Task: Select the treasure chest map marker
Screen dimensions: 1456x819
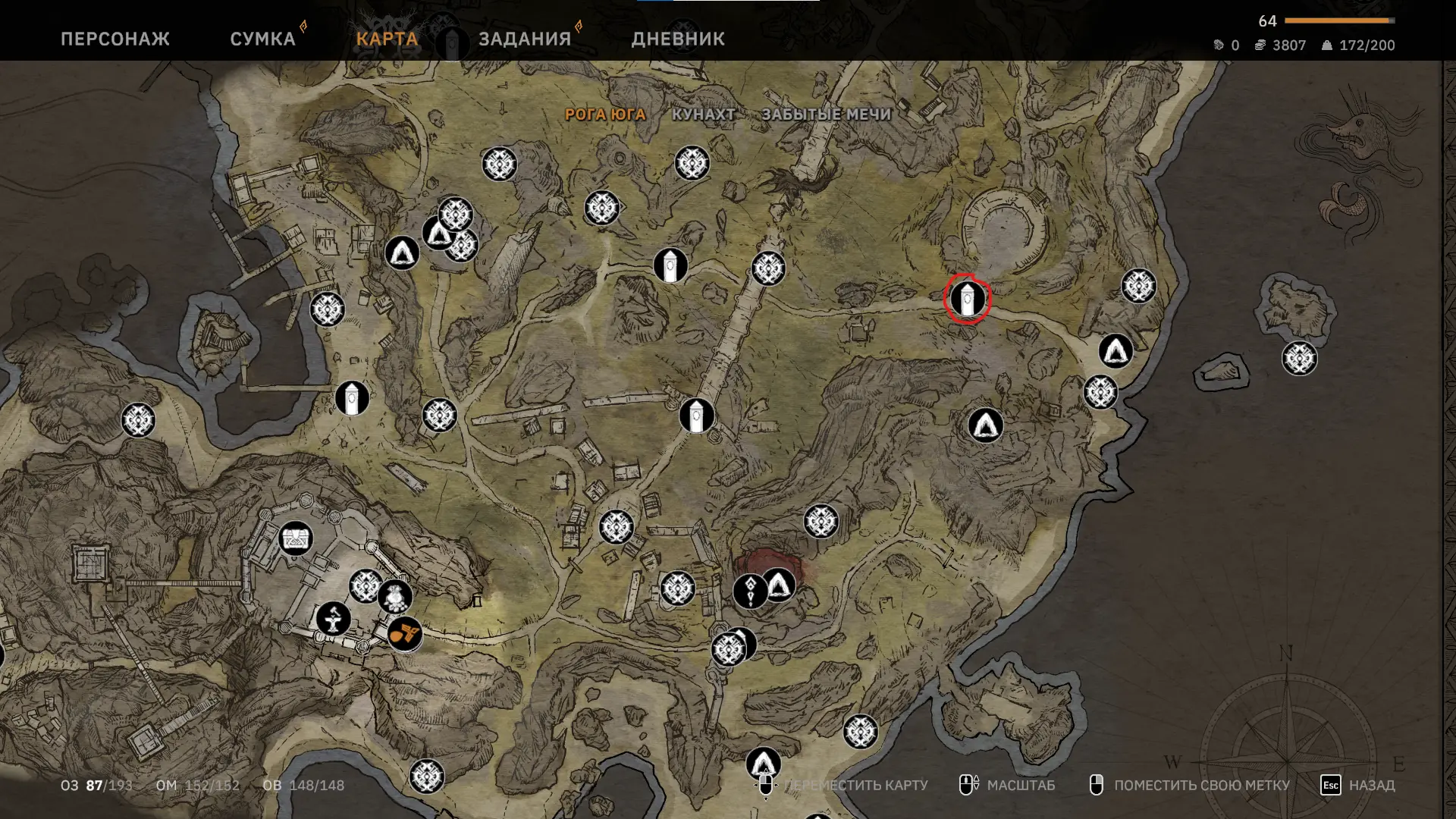Action: click(x=295, y=539)
